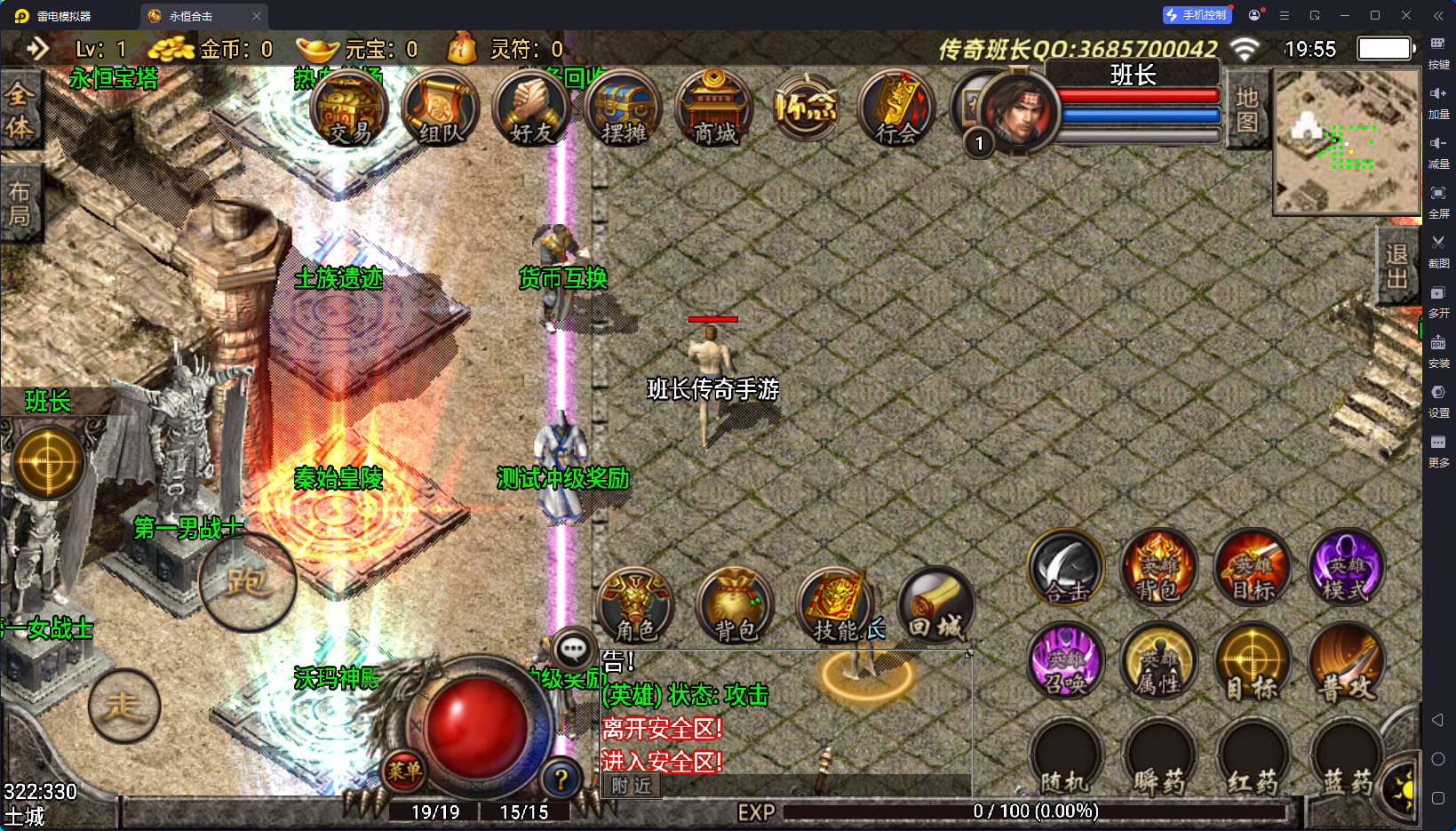Open the 行会 guild panel

tap(896, 110)
